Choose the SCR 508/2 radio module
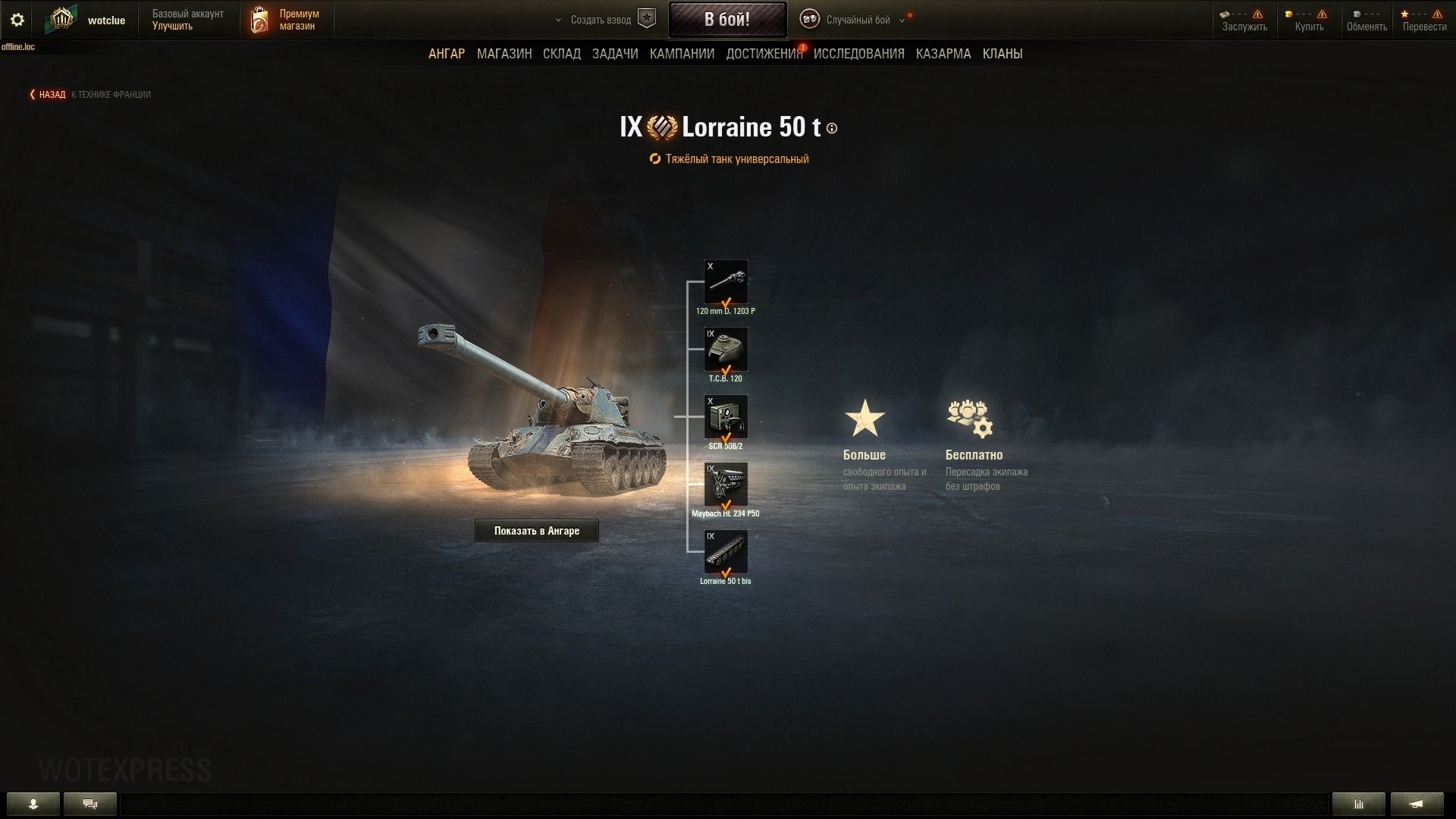The width and height of the screenshot is (1456, 819). (726, 417)
